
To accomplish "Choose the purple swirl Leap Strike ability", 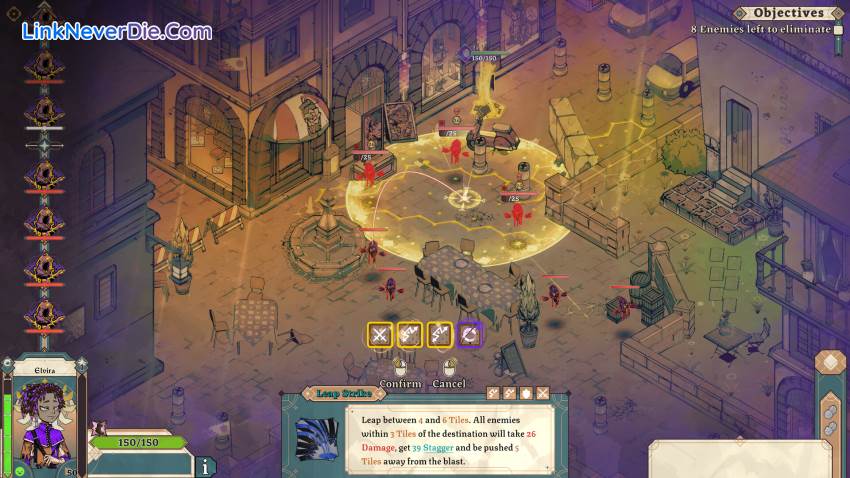I will click(x=470, y=334).
